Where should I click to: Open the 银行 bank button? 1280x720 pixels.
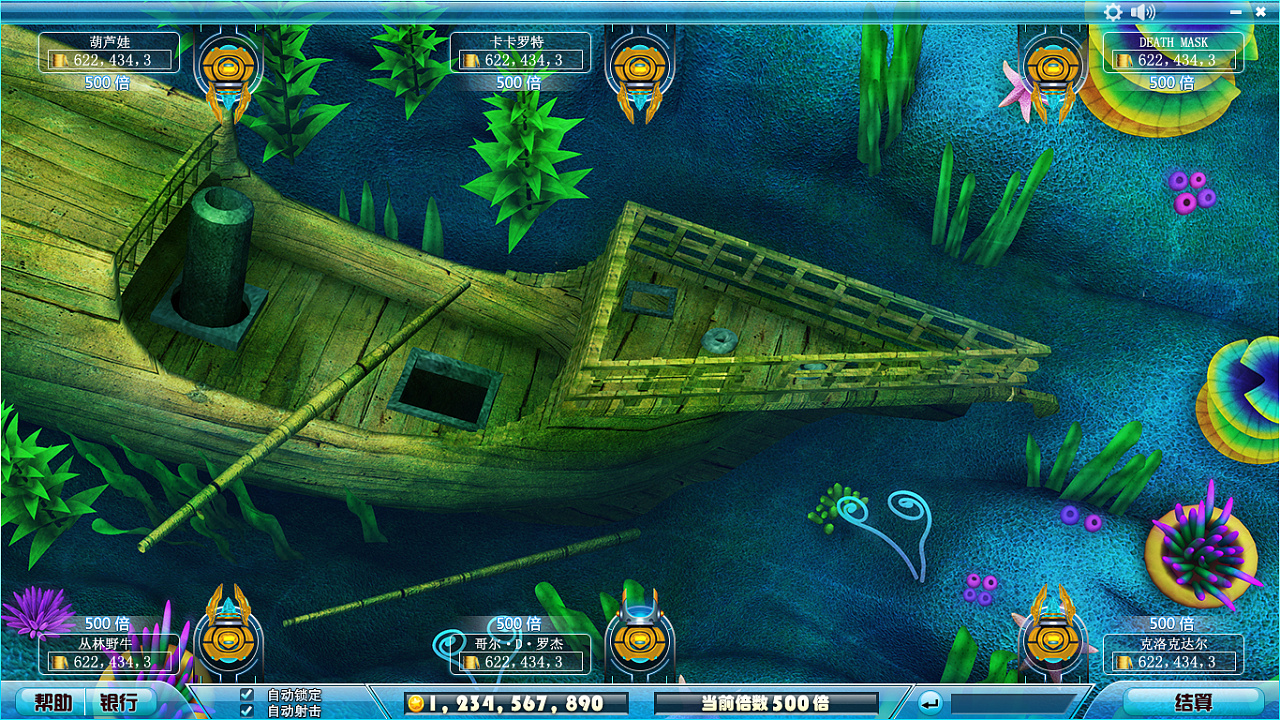pos(119,702)
